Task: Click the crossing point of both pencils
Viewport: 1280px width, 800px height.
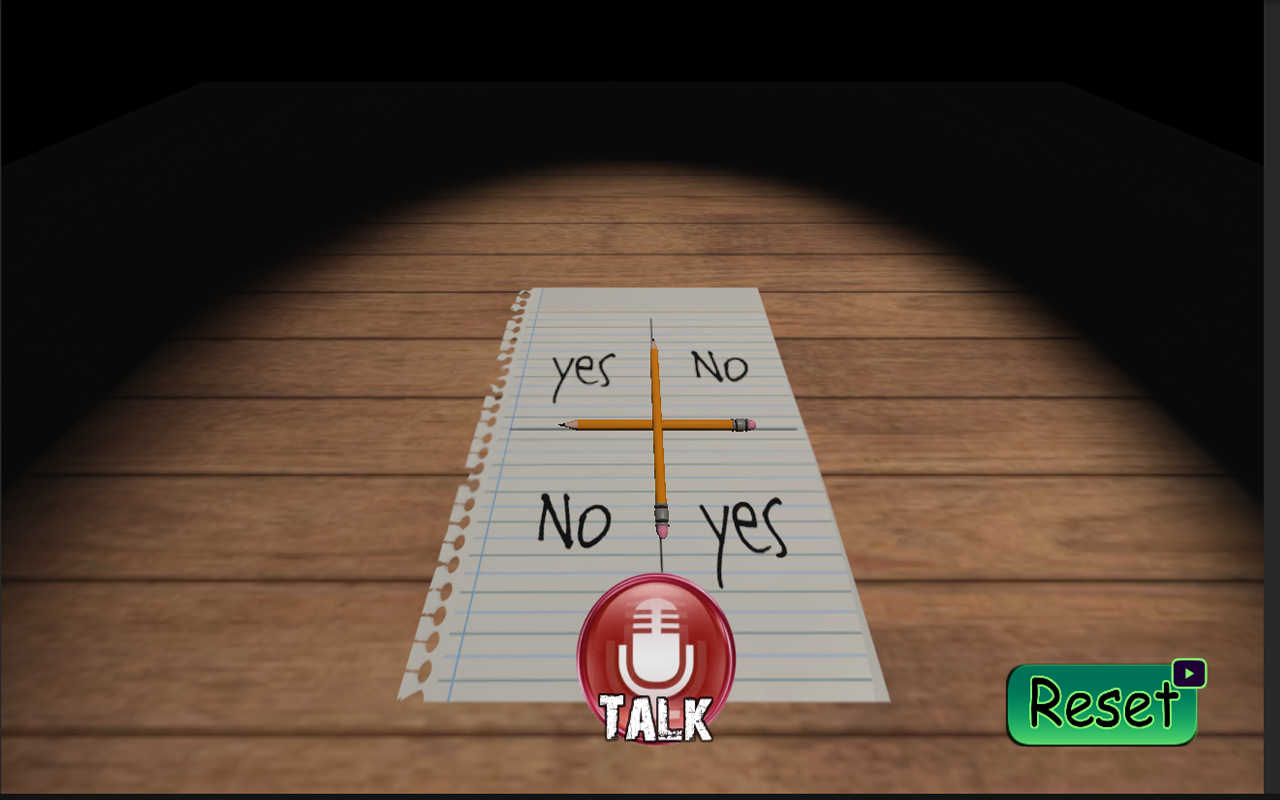Action: 657,424
